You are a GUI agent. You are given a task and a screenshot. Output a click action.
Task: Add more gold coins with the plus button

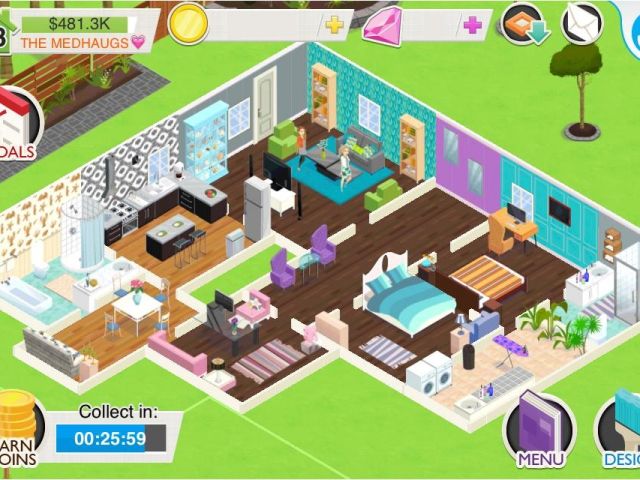pos(334,24)
